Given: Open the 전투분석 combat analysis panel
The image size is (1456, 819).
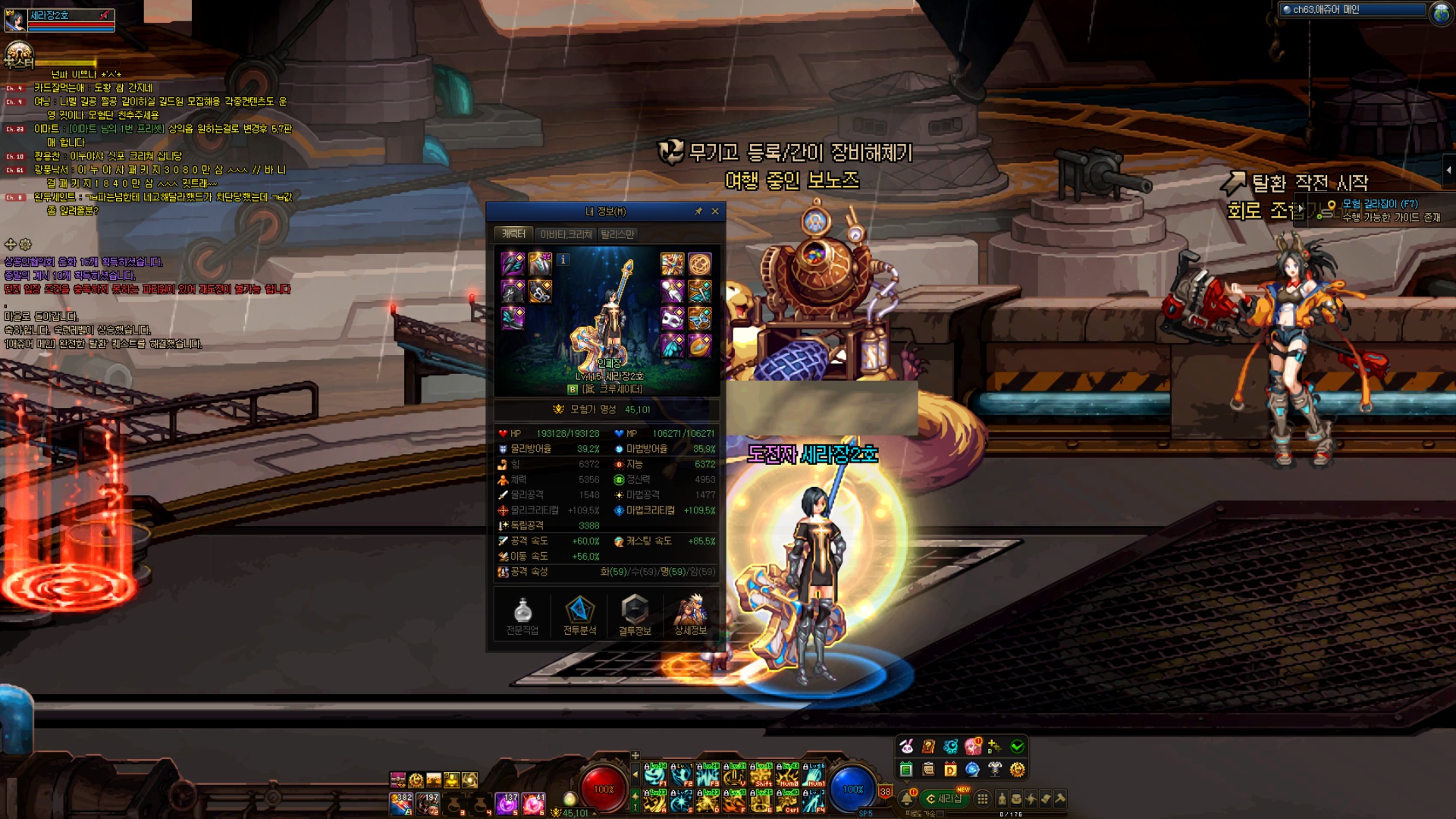Looking at the screenshot, I should (x=579, y=614).
